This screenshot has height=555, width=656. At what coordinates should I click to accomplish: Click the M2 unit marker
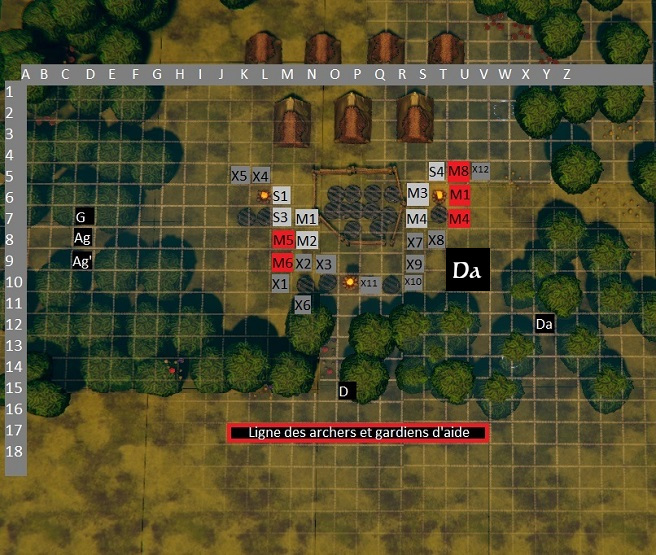click(x=306, y=240)
